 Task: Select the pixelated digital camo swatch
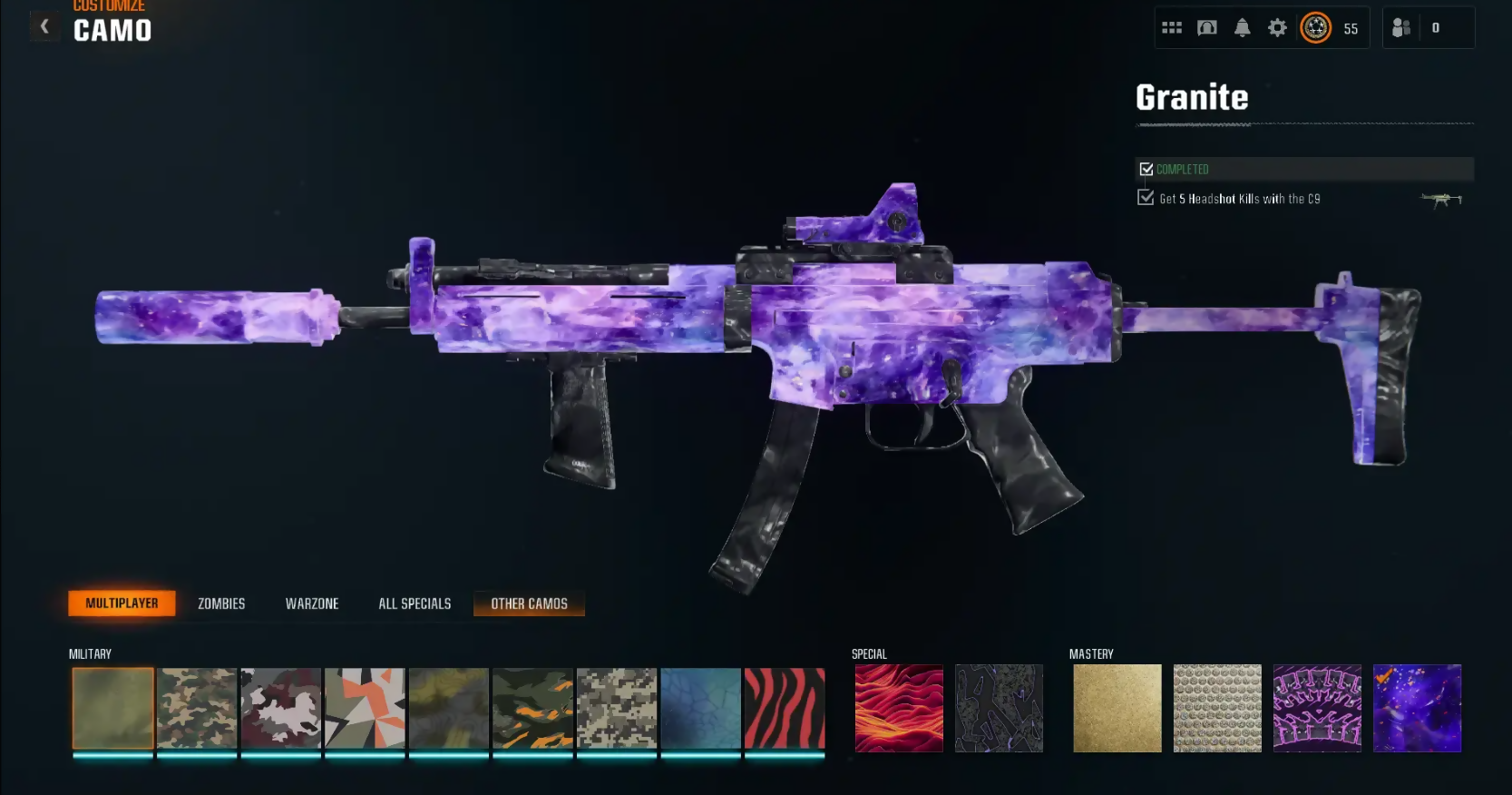click(x=617, y=709)
